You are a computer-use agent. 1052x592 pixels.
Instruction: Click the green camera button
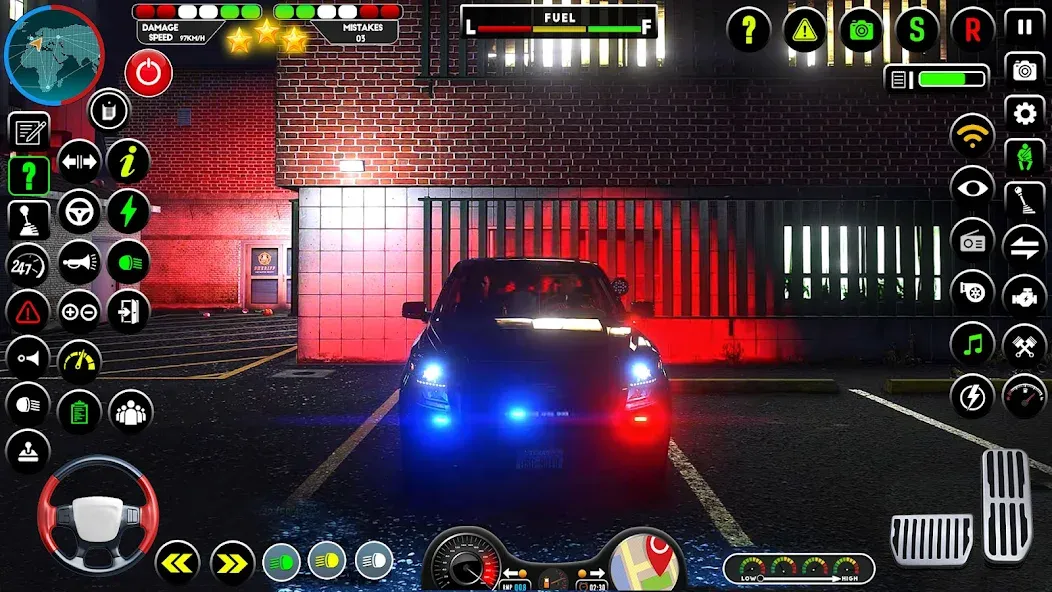click(861, 30)
